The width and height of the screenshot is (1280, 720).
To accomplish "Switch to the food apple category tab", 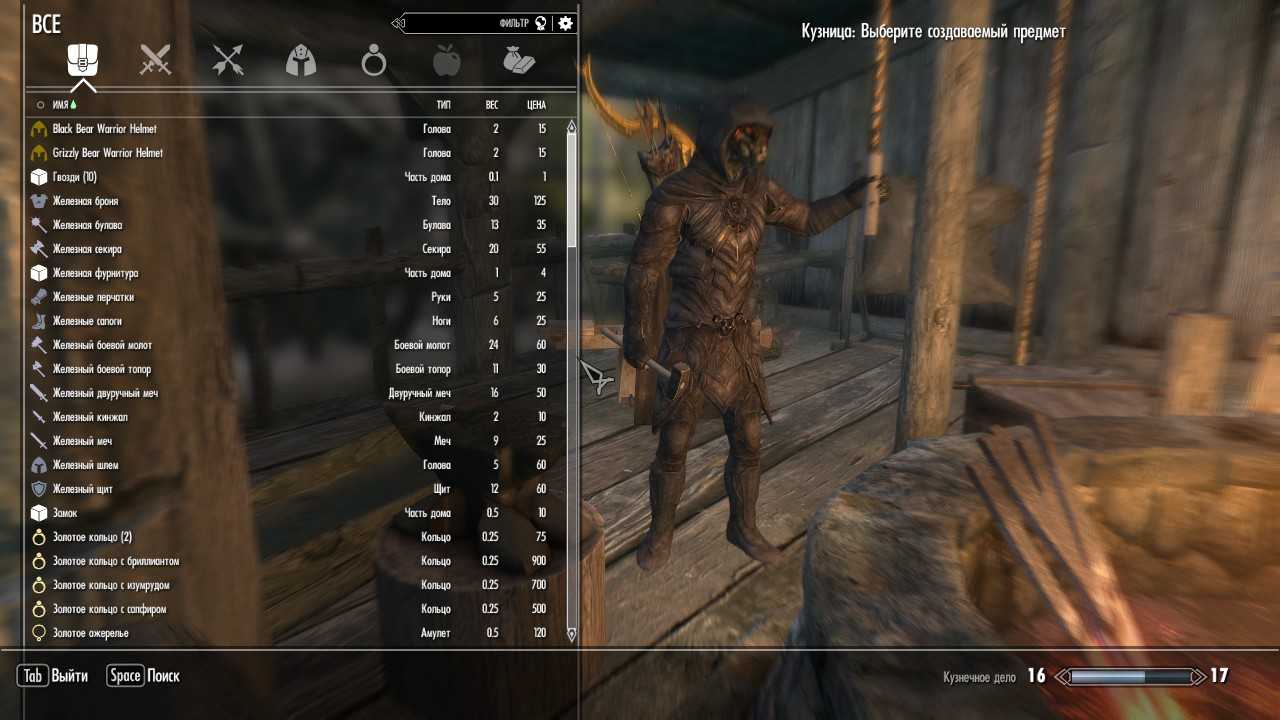I will point(446,62).
